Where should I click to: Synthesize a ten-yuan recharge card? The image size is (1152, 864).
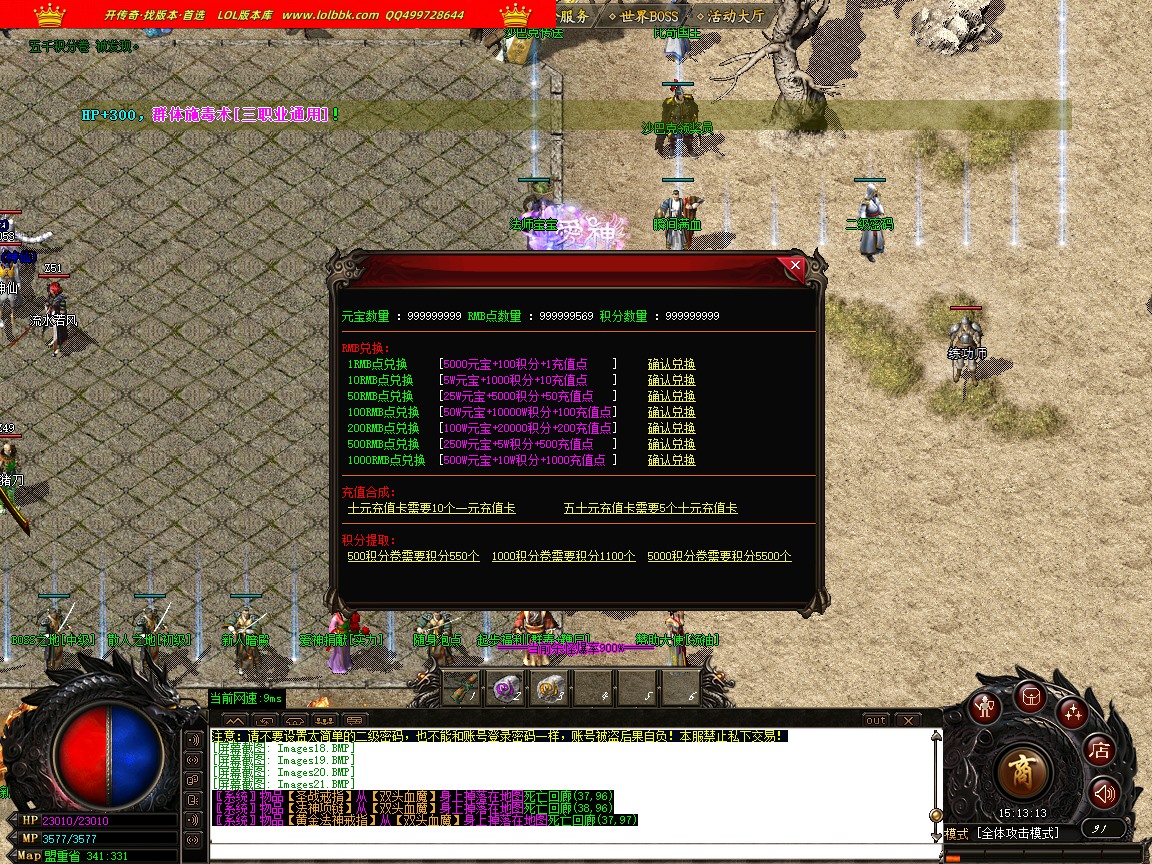[431, 509]
